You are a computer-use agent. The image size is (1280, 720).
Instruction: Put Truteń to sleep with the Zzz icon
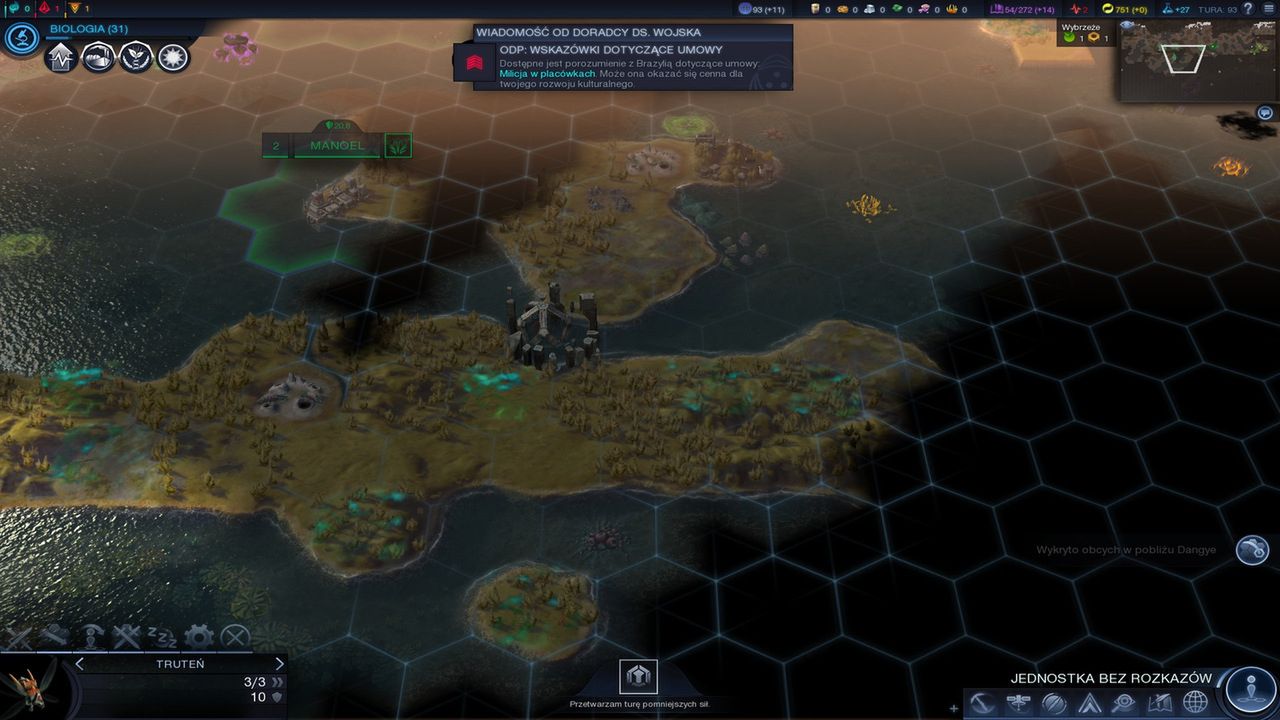(163, 636)
